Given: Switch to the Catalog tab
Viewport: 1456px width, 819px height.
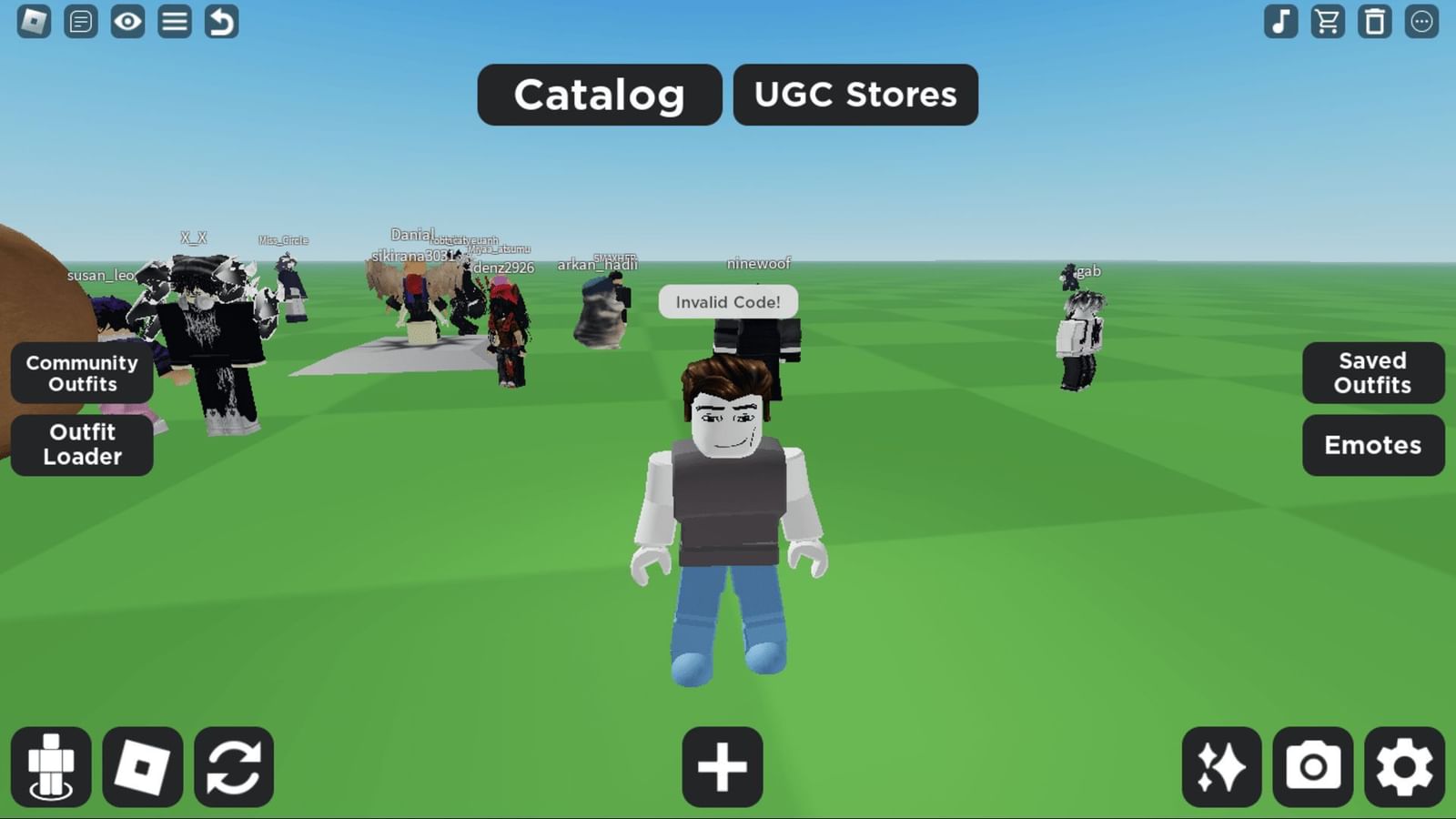Looking at the screenshot, I should coord(599,95).
